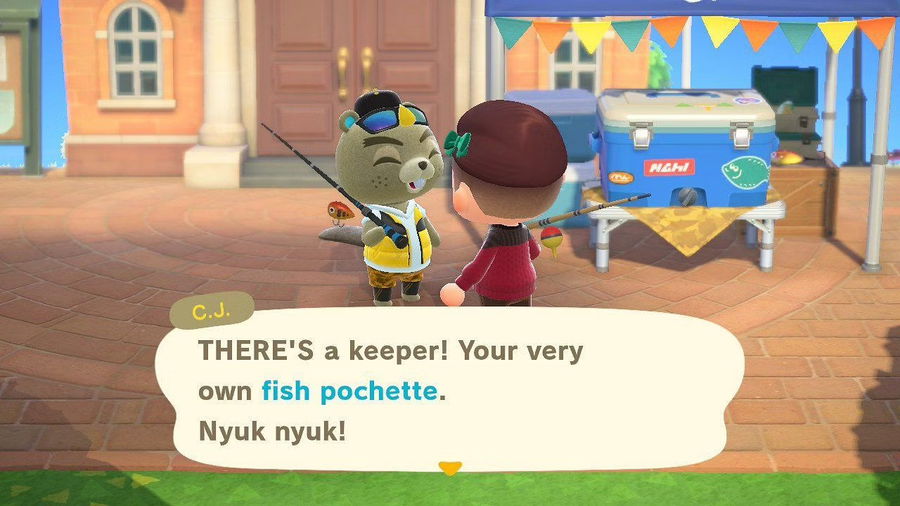Image resolution: width=900 pixels, height=506 pixels.
Task: Click C.J.'s dialogue speech bubble
Action: (x=450, y=390)
